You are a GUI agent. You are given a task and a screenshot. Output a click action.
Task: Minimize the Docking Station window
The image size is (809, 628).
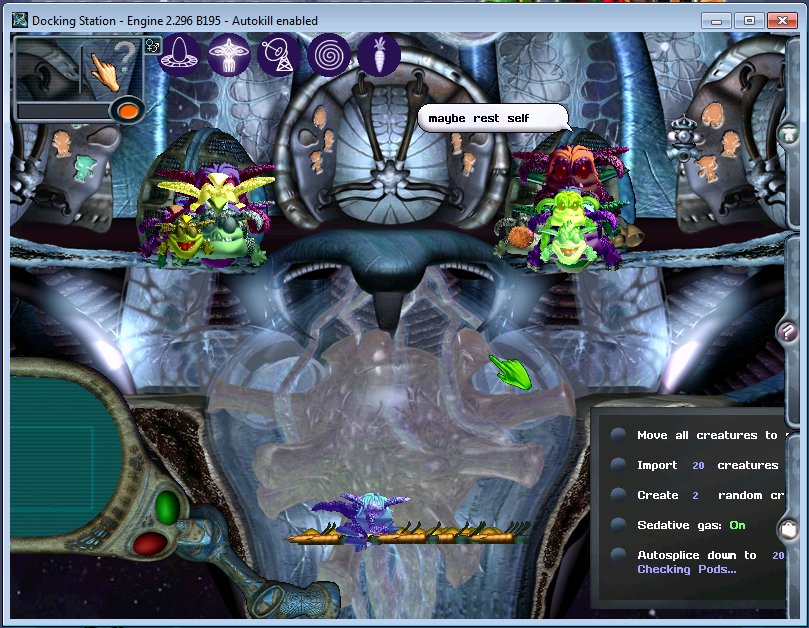click(x=714, y=20)
